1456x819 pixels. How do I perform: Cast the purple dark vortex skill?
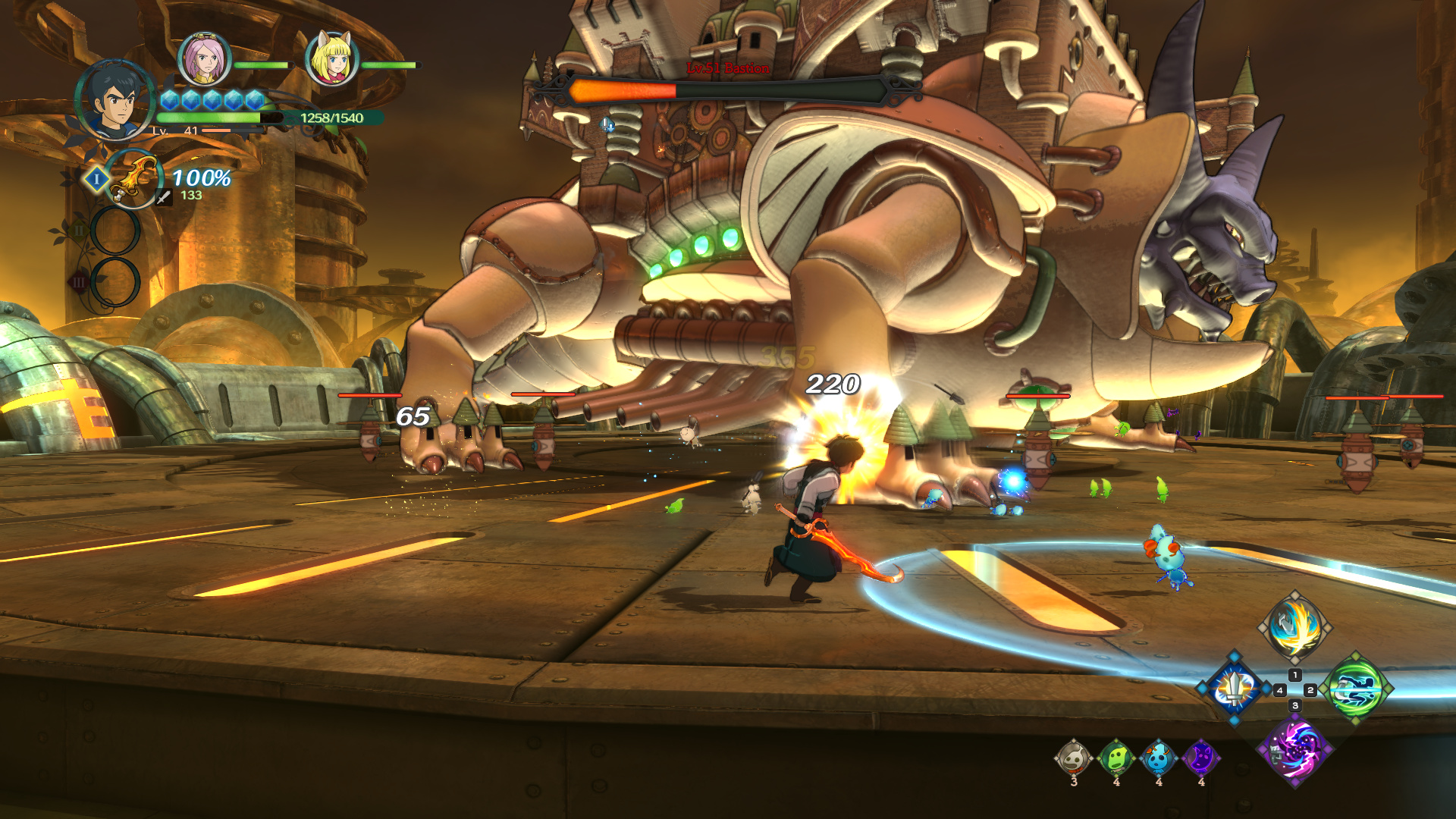tap(1295, 749)
